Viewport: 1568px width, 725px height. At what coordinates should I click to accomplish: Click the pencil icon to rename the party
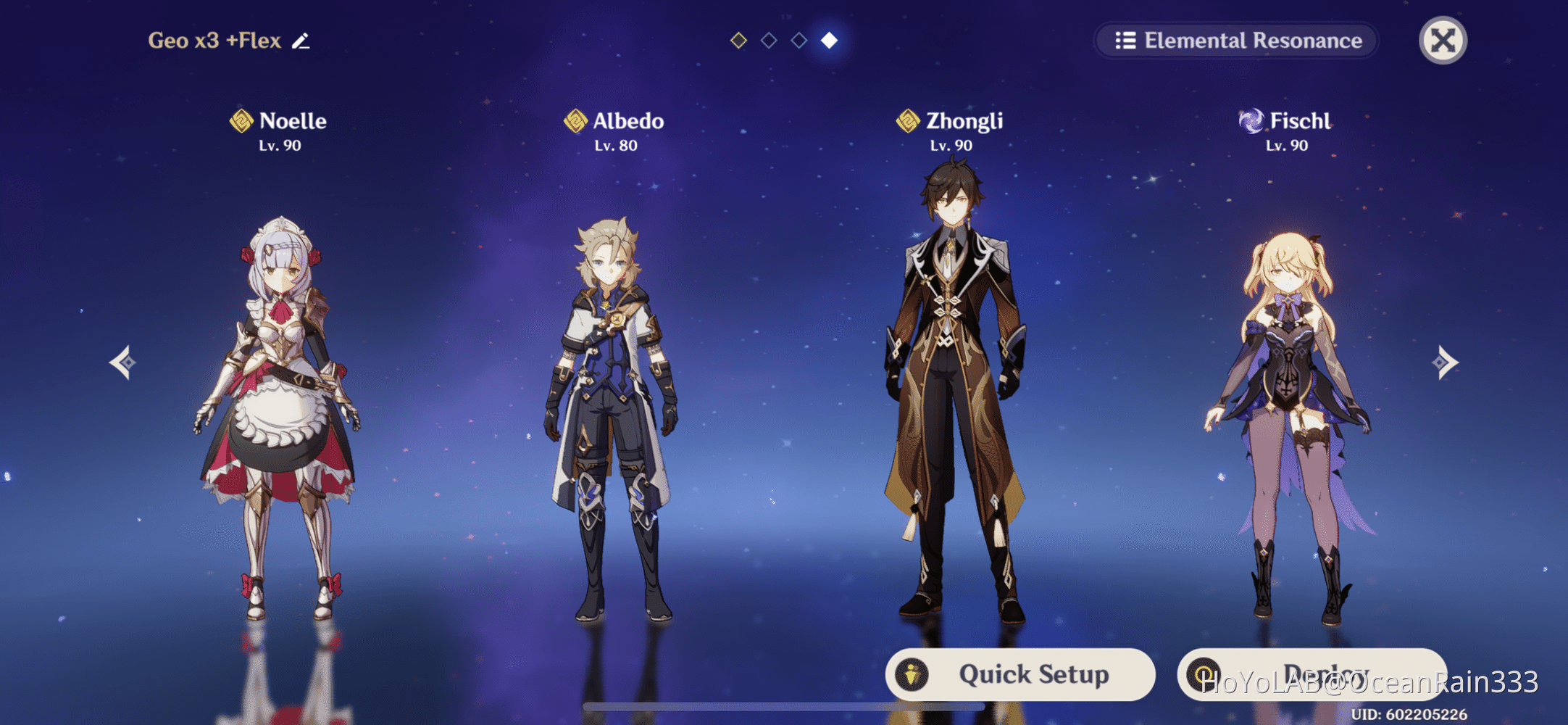tap(301, 41)
